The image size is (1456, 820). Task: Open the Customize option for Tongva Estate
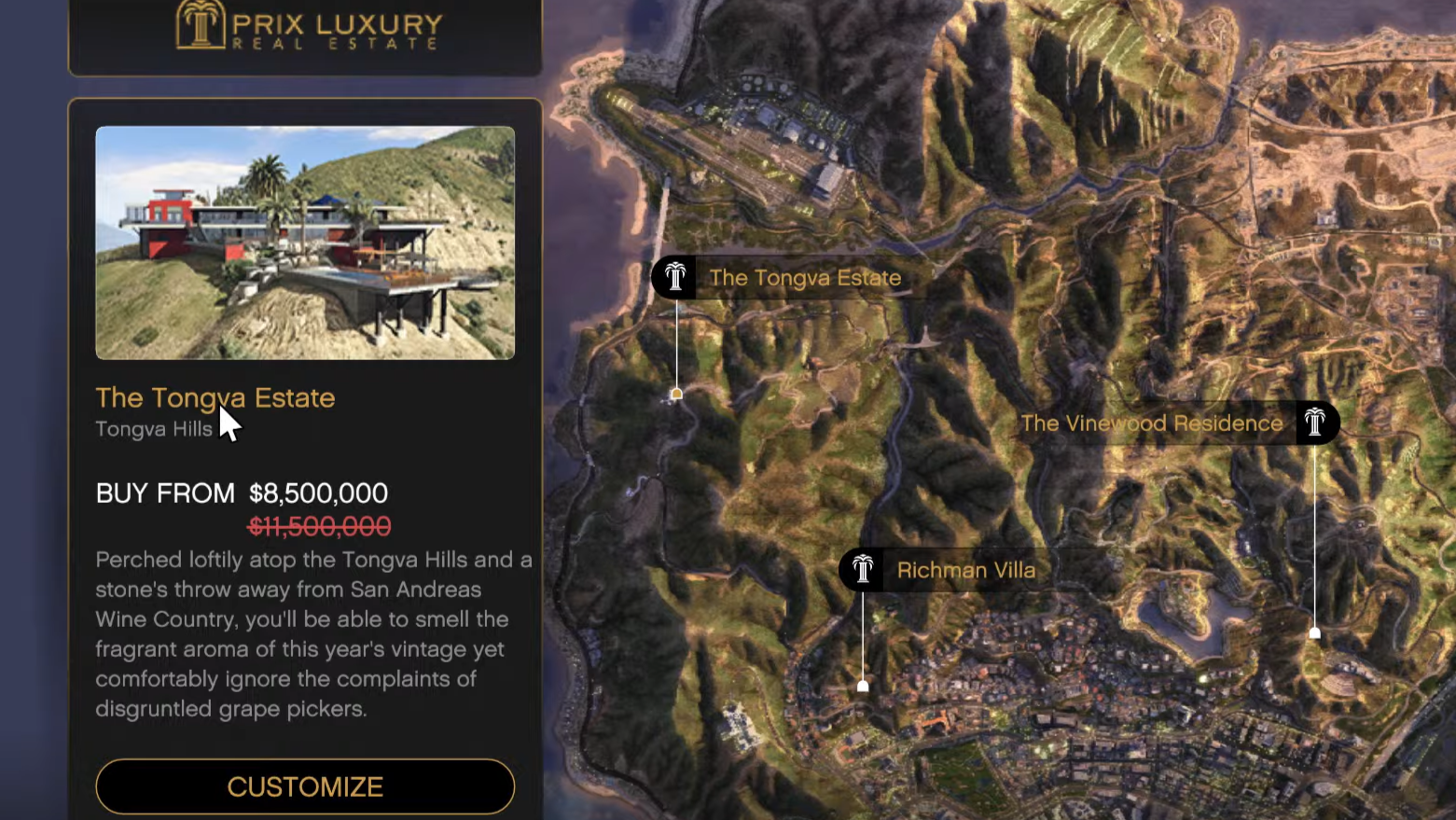coord(305,786)
